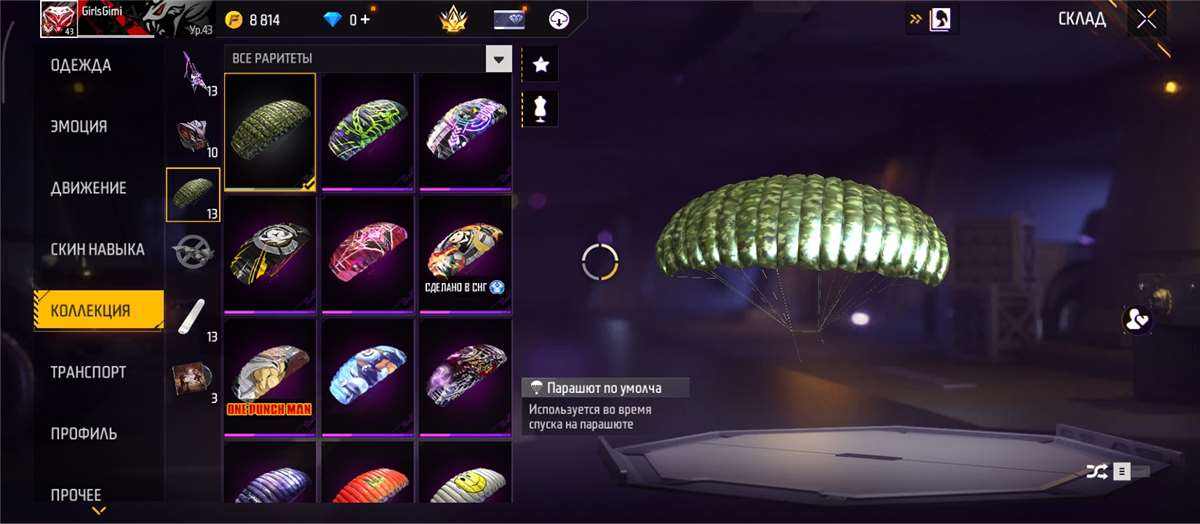Switch to the ЭМОЦИЯ tab

(x=79, y=127)
